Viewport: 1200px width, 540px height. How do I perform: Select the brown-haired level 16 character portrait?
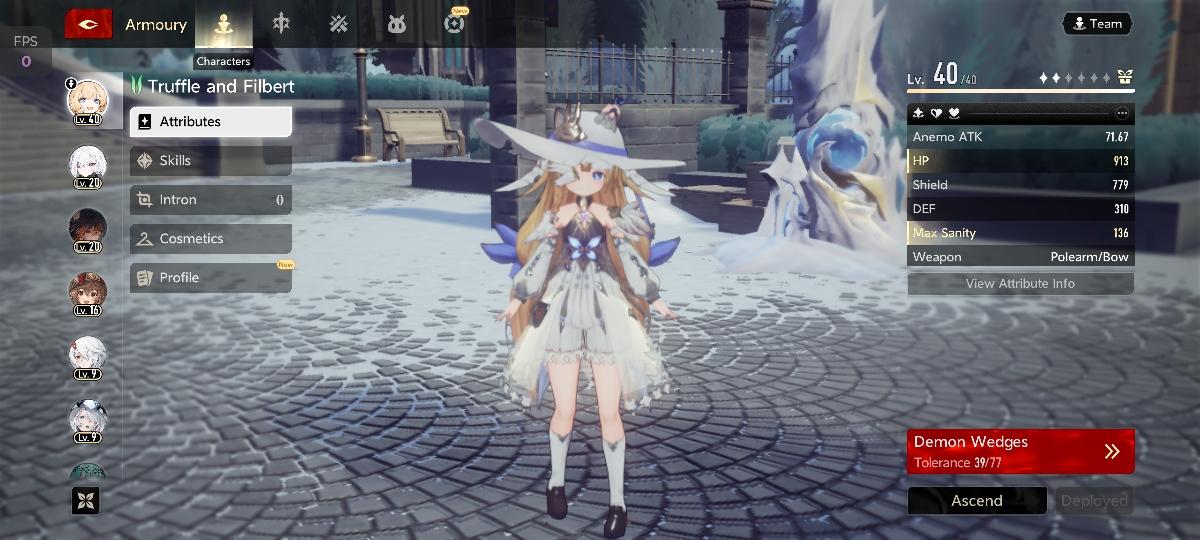click(88, 292)
